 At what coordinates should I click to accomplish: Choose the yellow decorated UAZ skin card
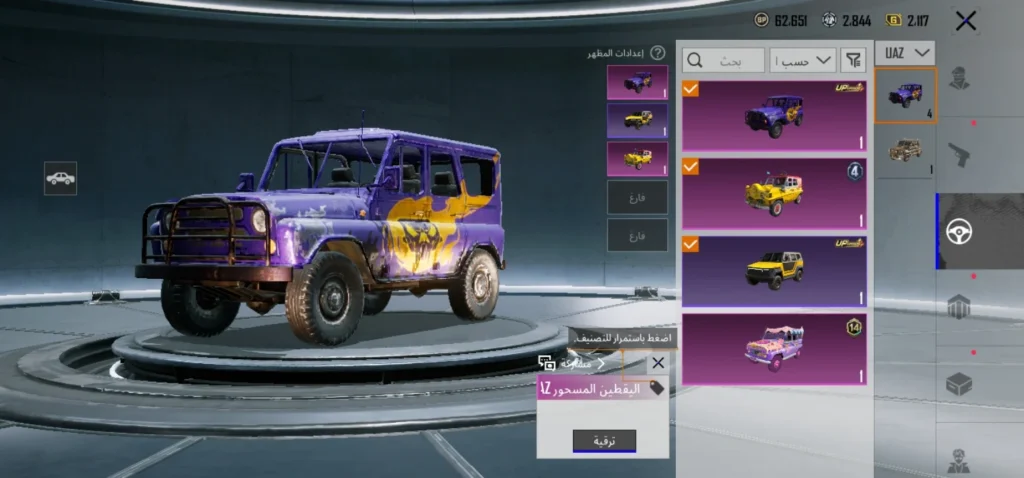pos(774,192)
